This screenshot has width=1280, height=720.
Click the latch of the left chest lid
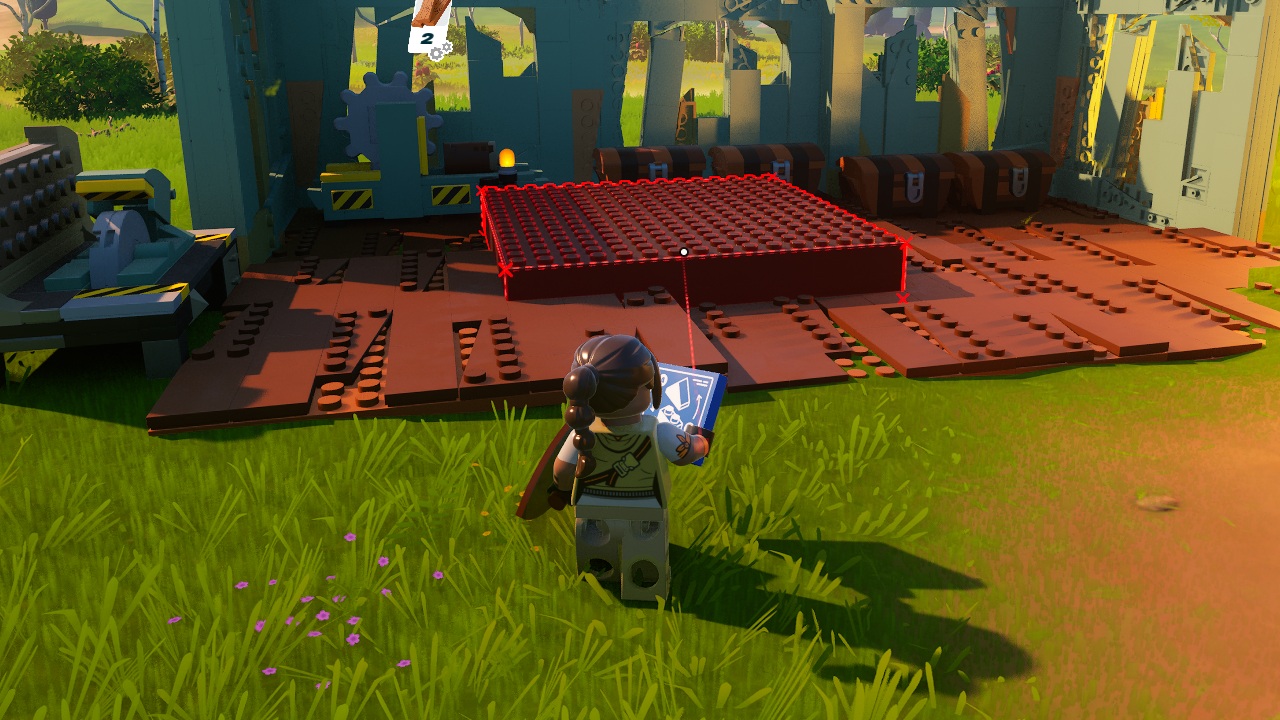(659, 169)
